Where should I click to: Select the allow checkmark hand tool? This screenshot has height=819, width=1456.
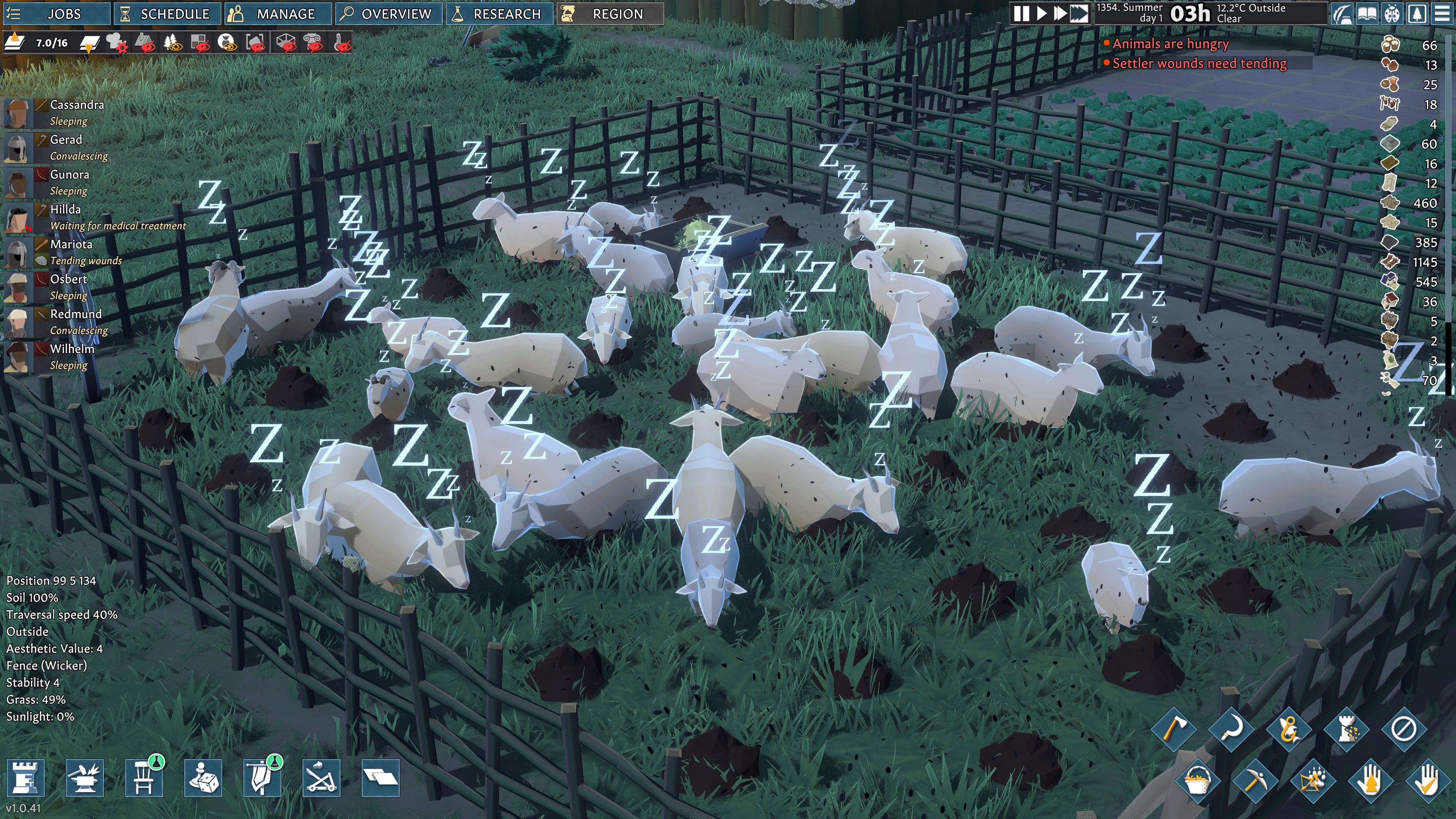click(x=1429, y=782)
